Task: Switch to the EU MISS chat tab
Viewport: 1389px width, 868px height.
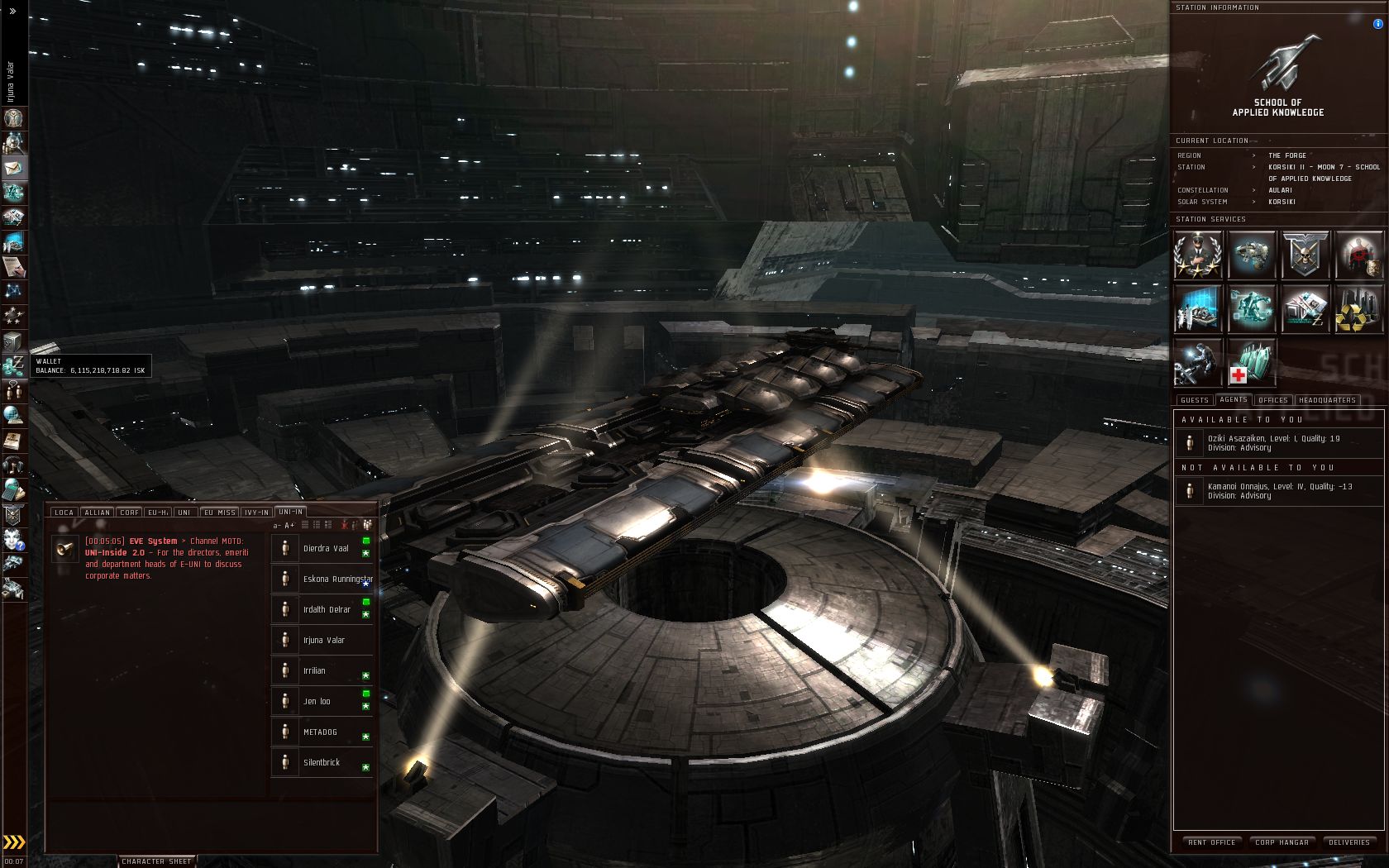Action: click(x=220, y=513)
